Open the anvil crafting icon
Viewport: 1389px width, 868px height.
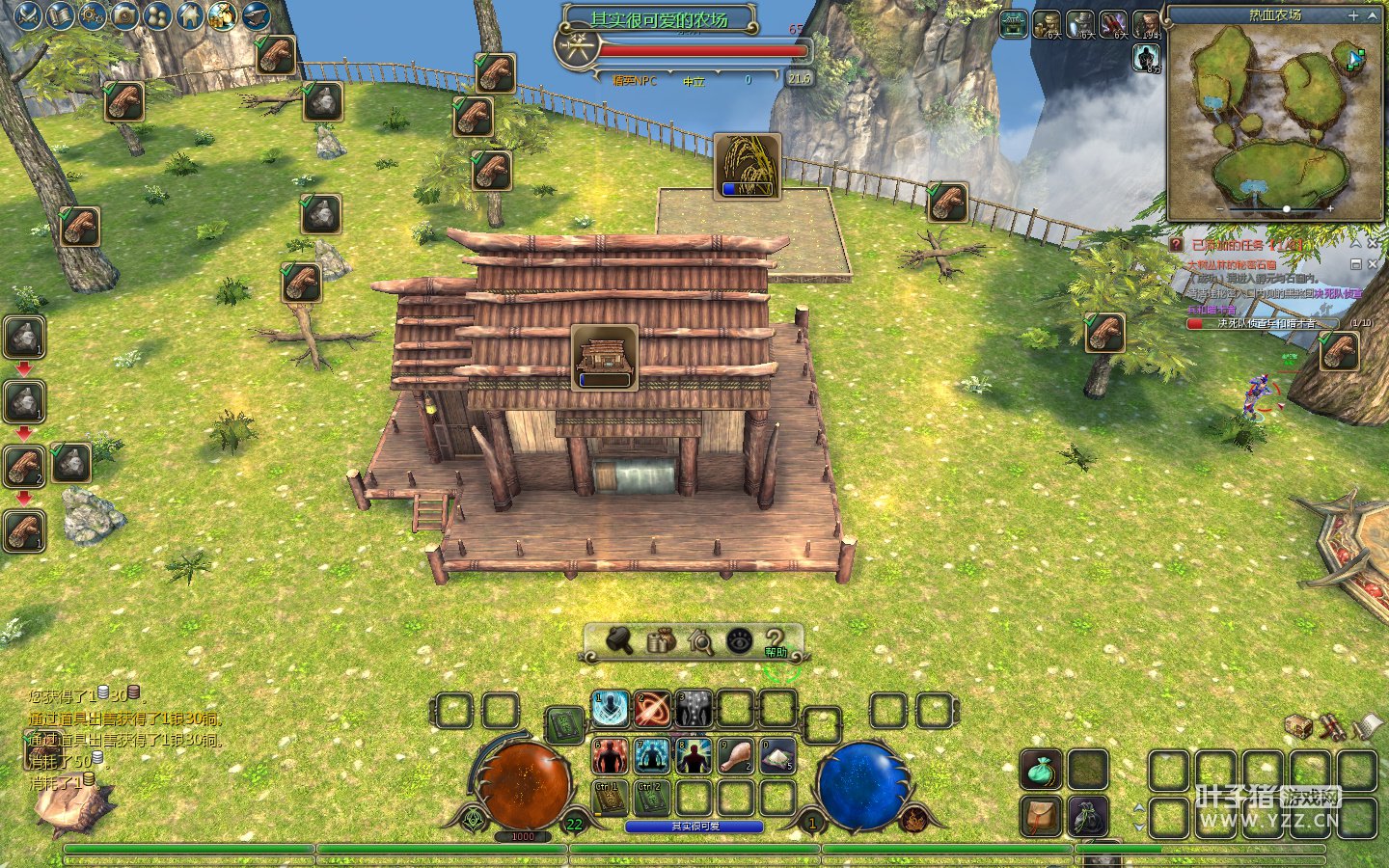256,15
